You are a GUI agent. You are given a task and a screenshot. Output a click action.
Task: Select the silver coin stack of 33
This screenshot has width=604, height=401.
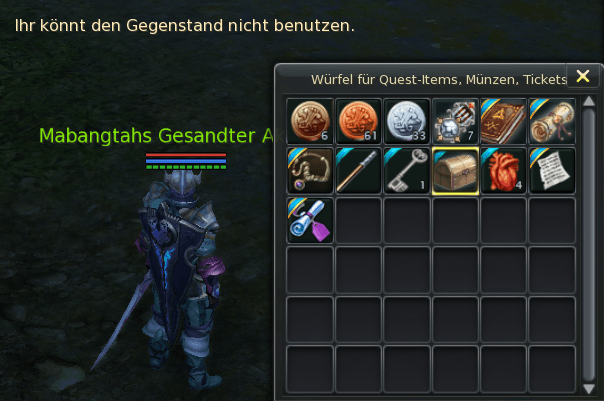point(407,121)
